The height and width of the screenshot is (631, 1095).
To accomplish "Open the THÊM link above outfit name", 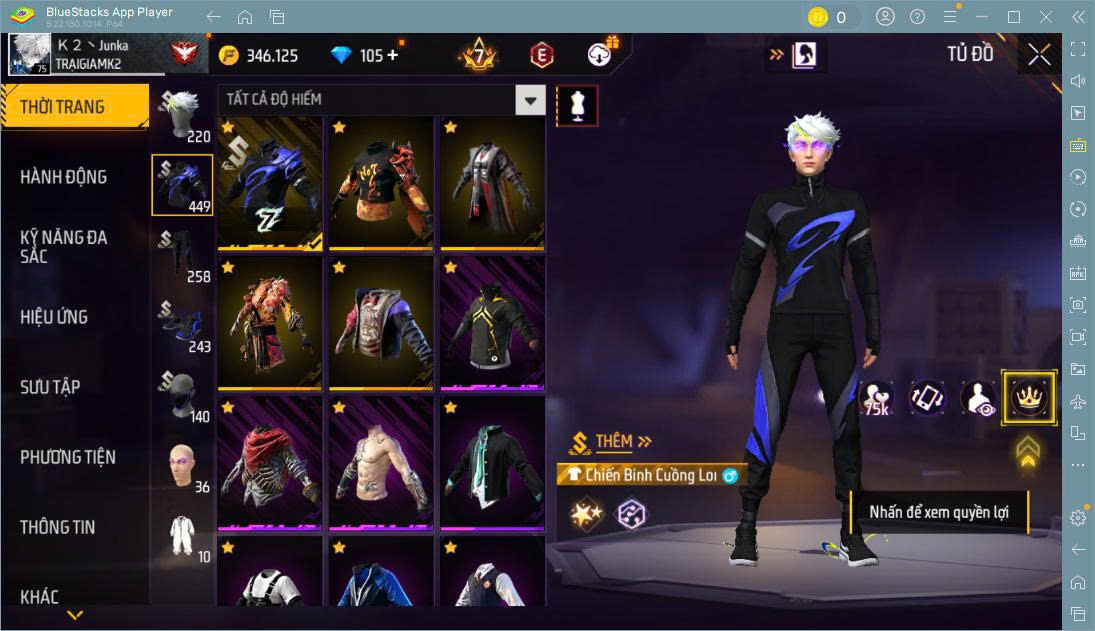I will point(622,441).
